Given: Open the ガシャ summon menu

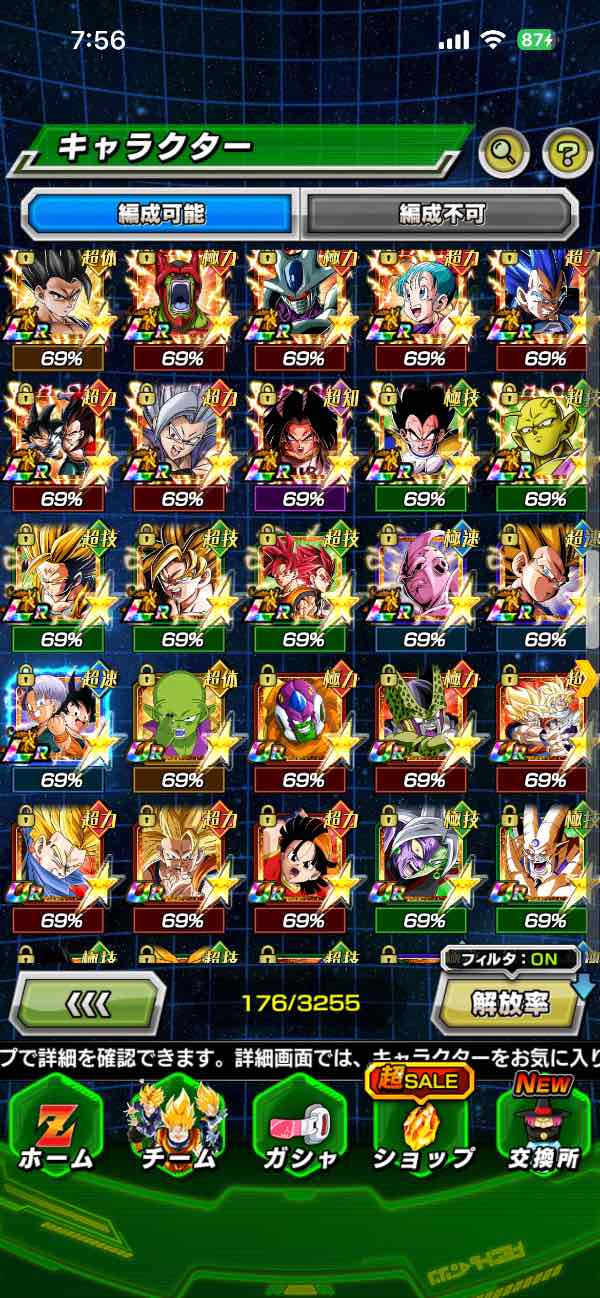Looking at the screenshot, I should [299, 1130].
